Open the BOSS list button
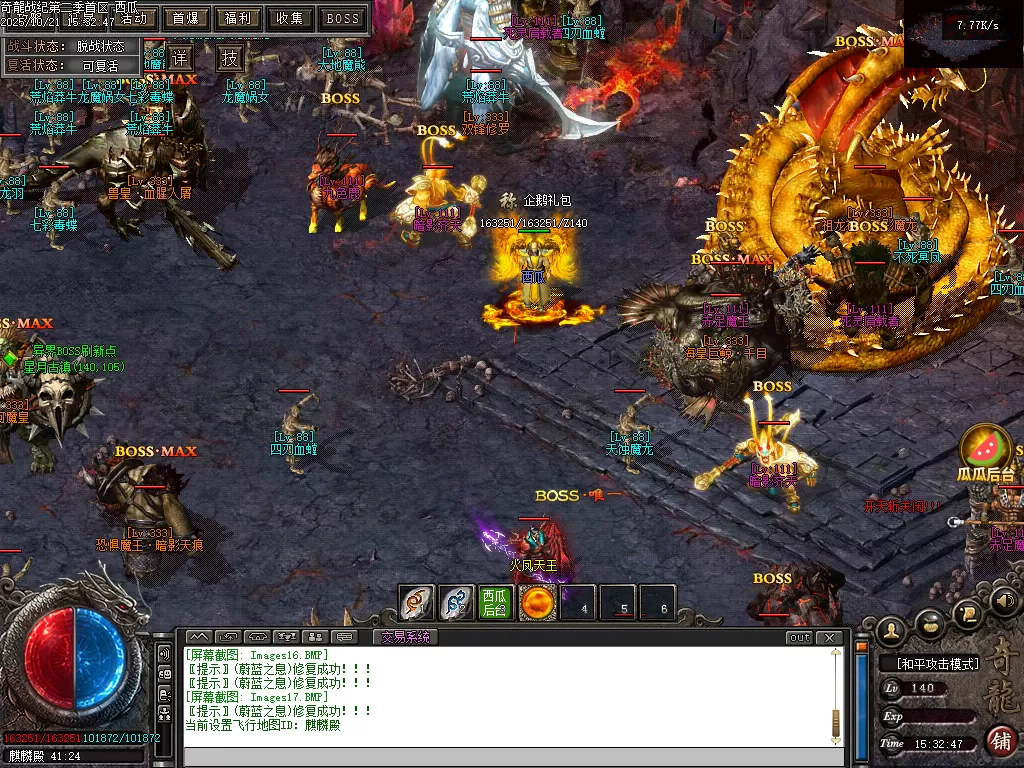 point(343,18)
